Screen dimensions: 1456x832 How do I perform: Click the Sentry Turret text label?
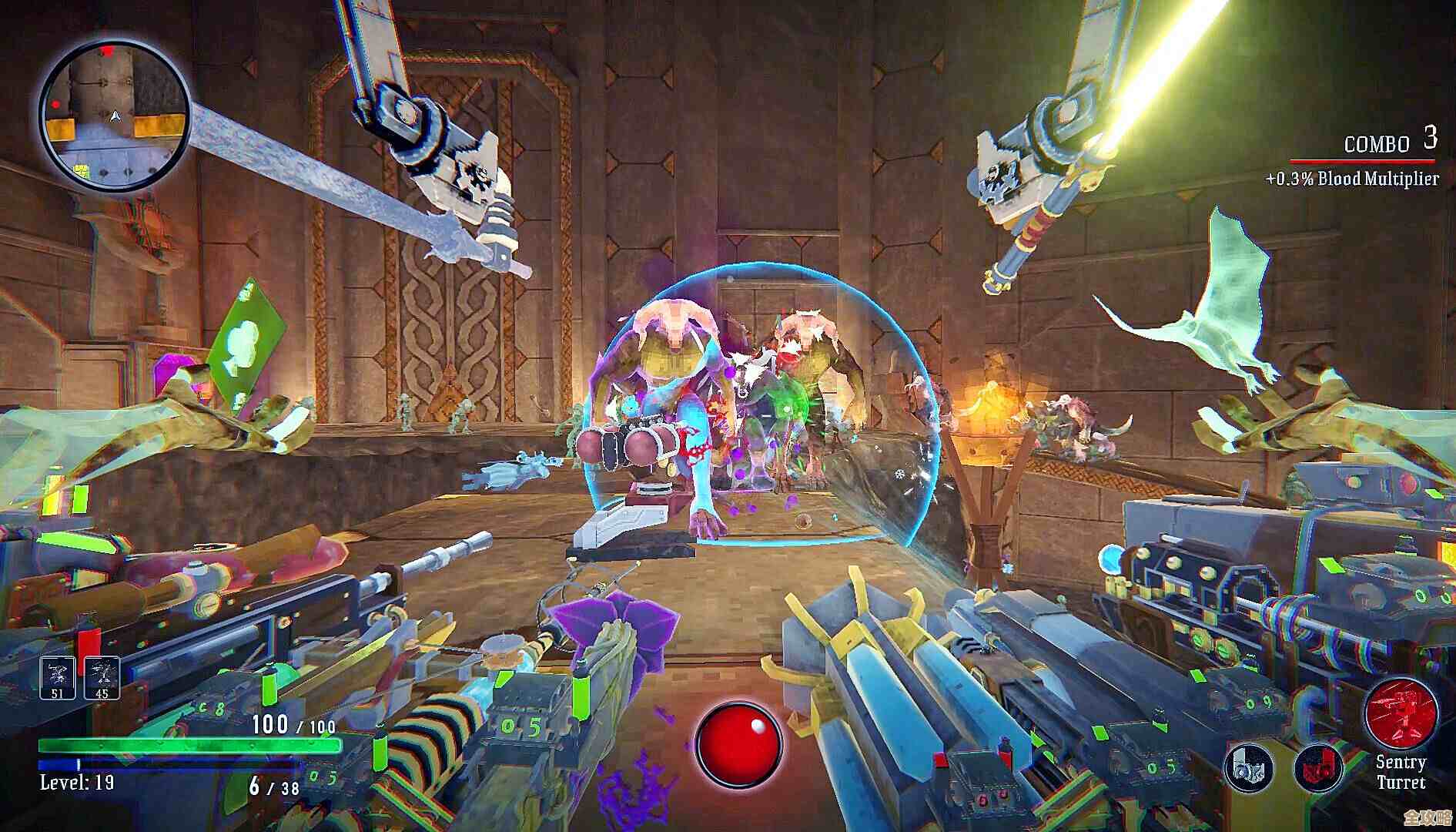tap(1403, 773)
